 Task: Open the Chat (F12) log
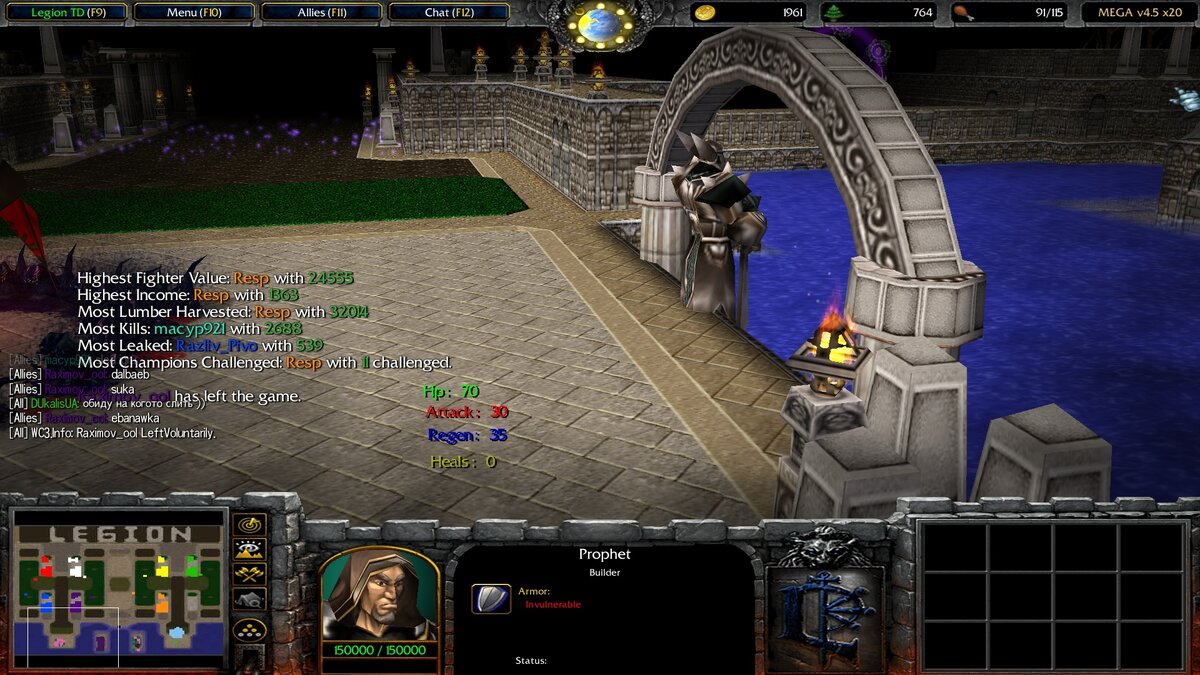[x=448, y=13]
